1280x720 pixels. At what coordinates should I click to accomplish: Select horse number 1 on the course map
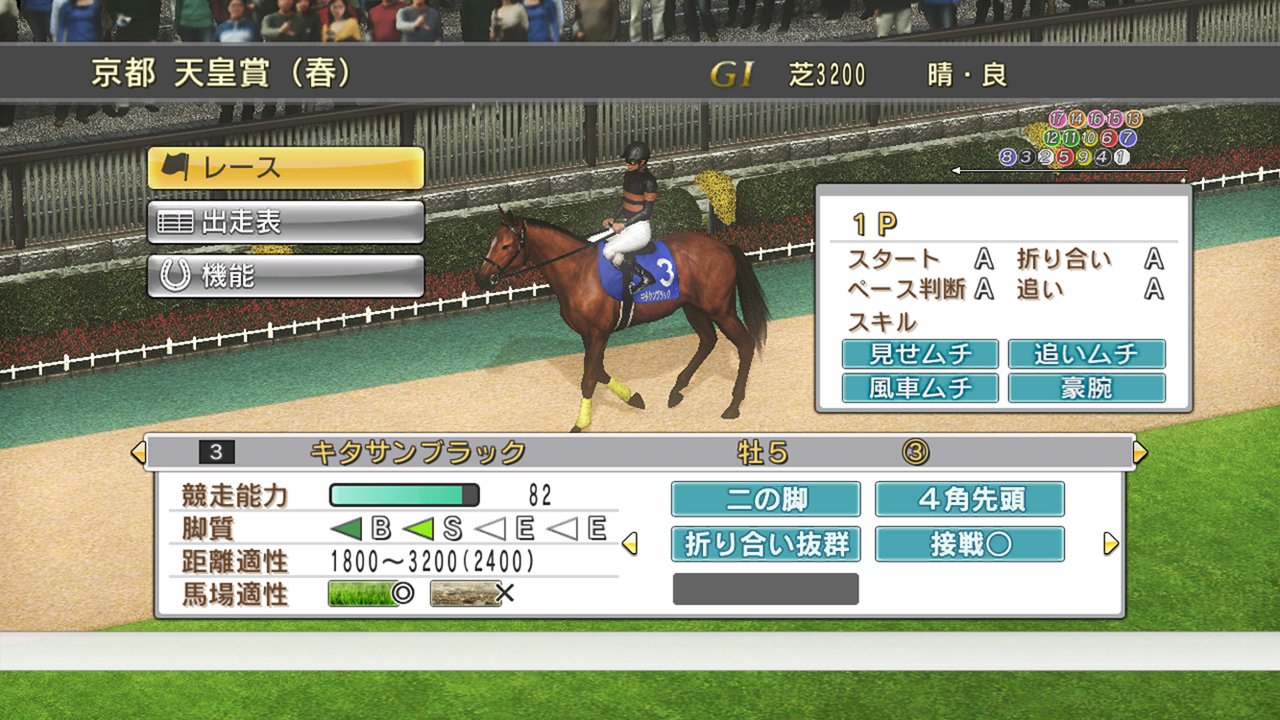(1122, 157)
